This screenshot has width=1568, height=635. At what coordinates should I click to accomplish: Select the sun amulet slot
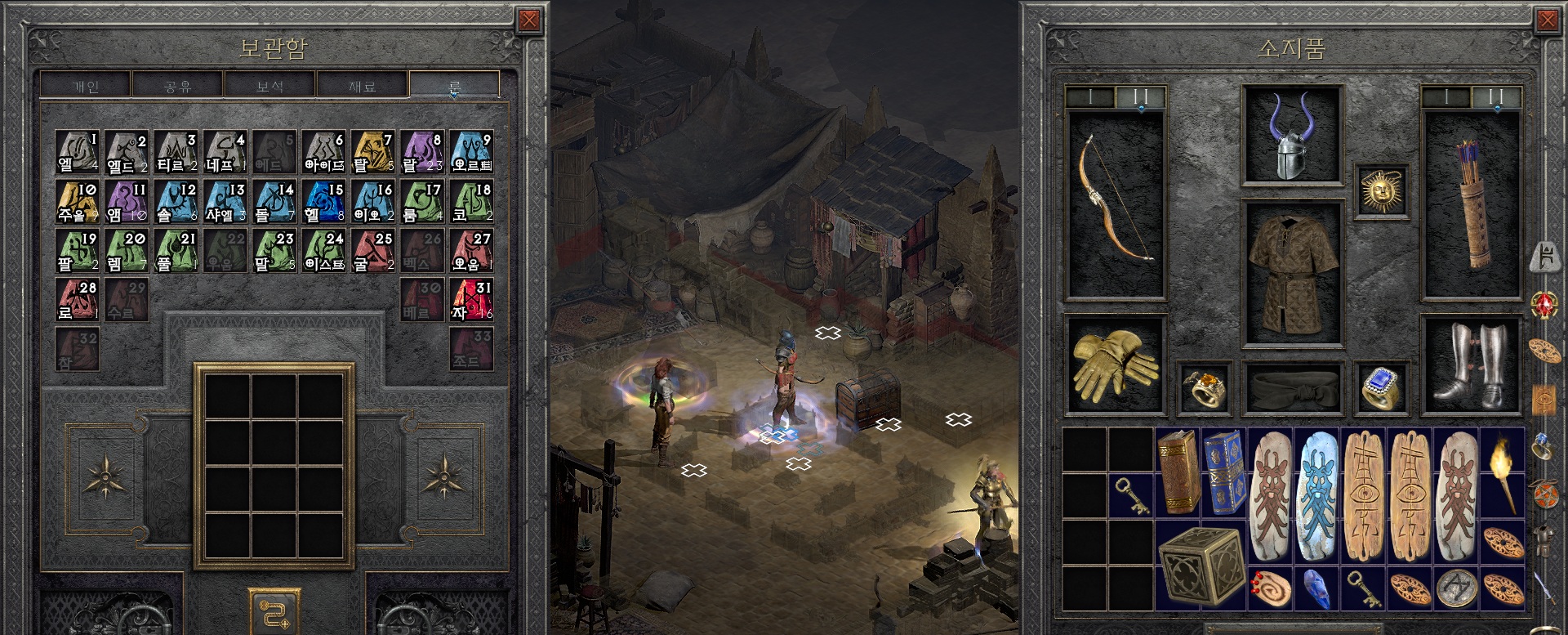tap(1380, 191)
